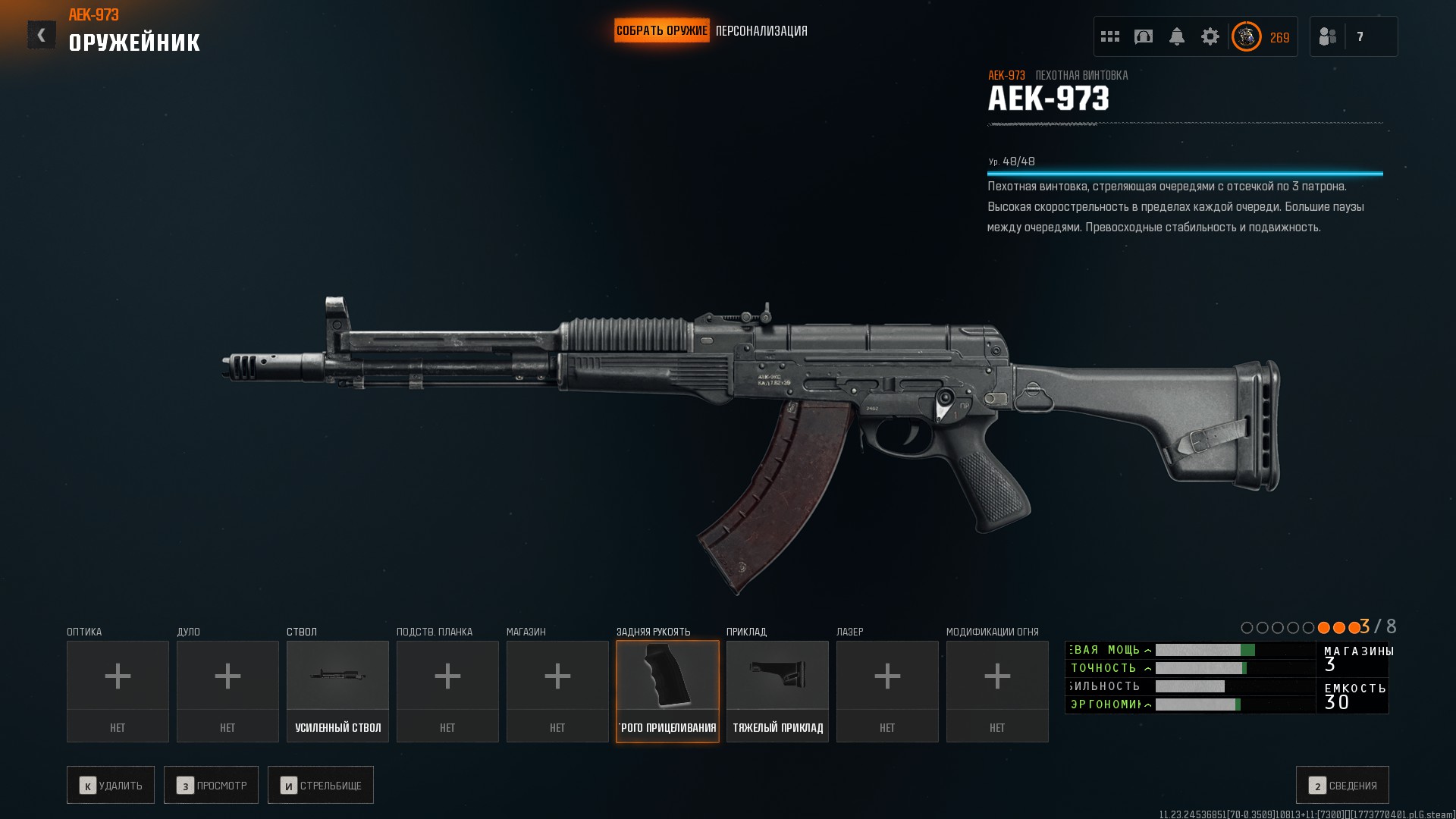Select the Тяжелый приклад stock slot

777,691
